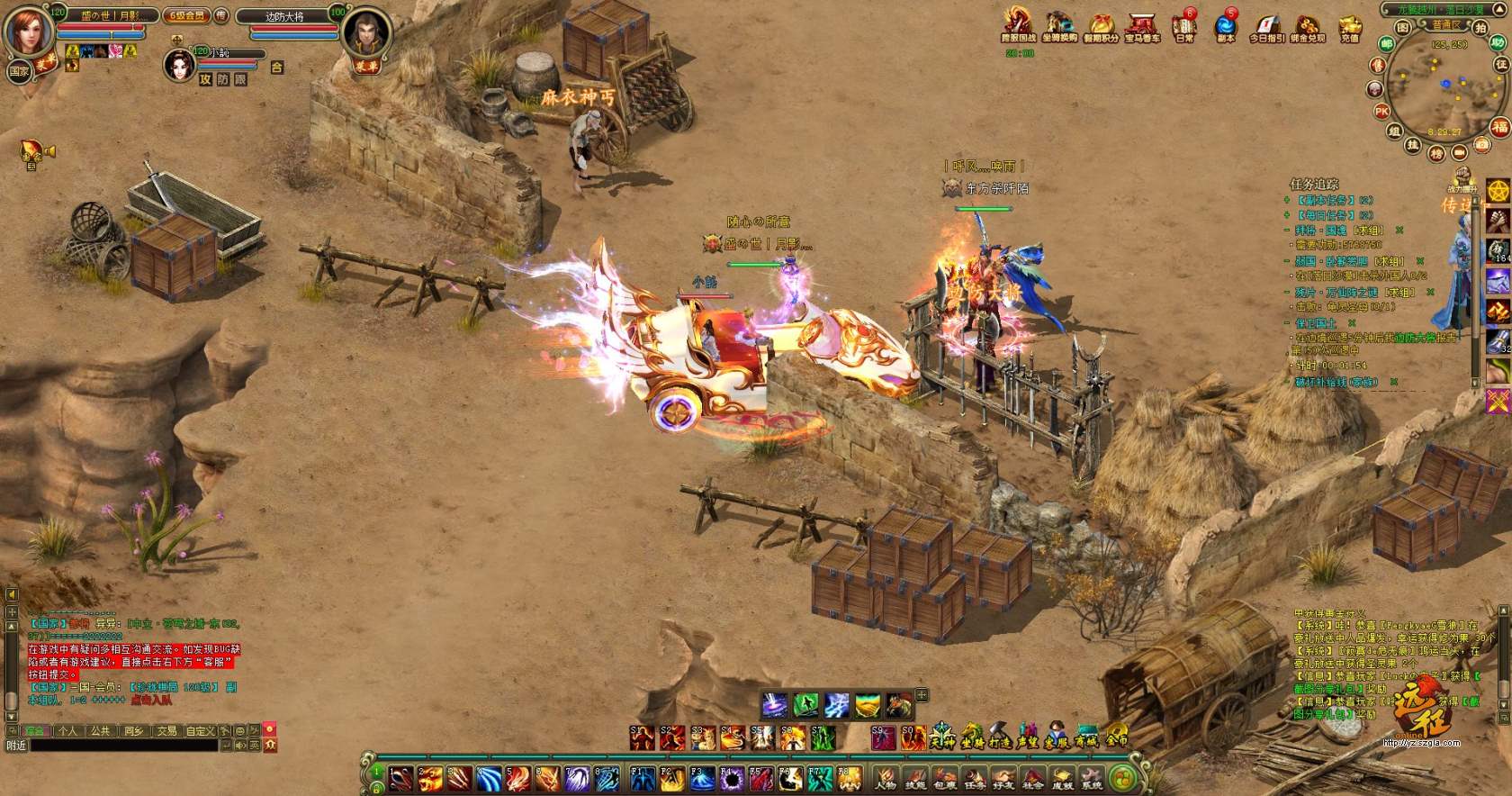Click the red 福 welfare button
Screen dimensions: 1512x796
pos(1499,127)
